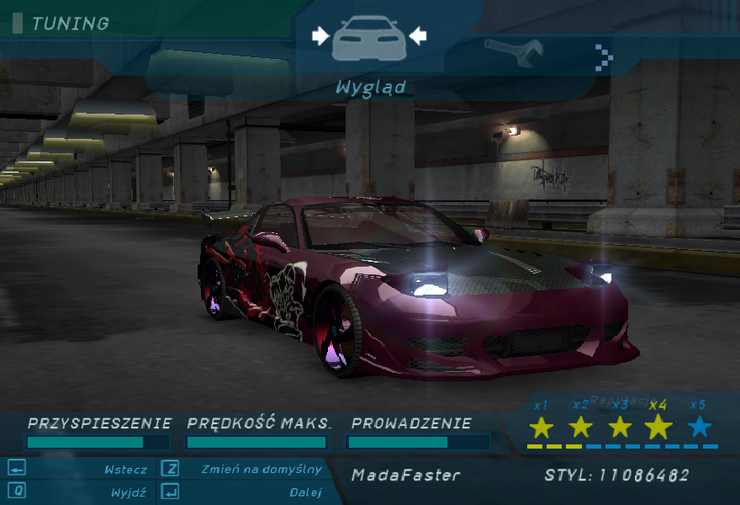Click the right chevron next to the wrench
The height and width of the screenshot is (505, 740).
[602, 57]
